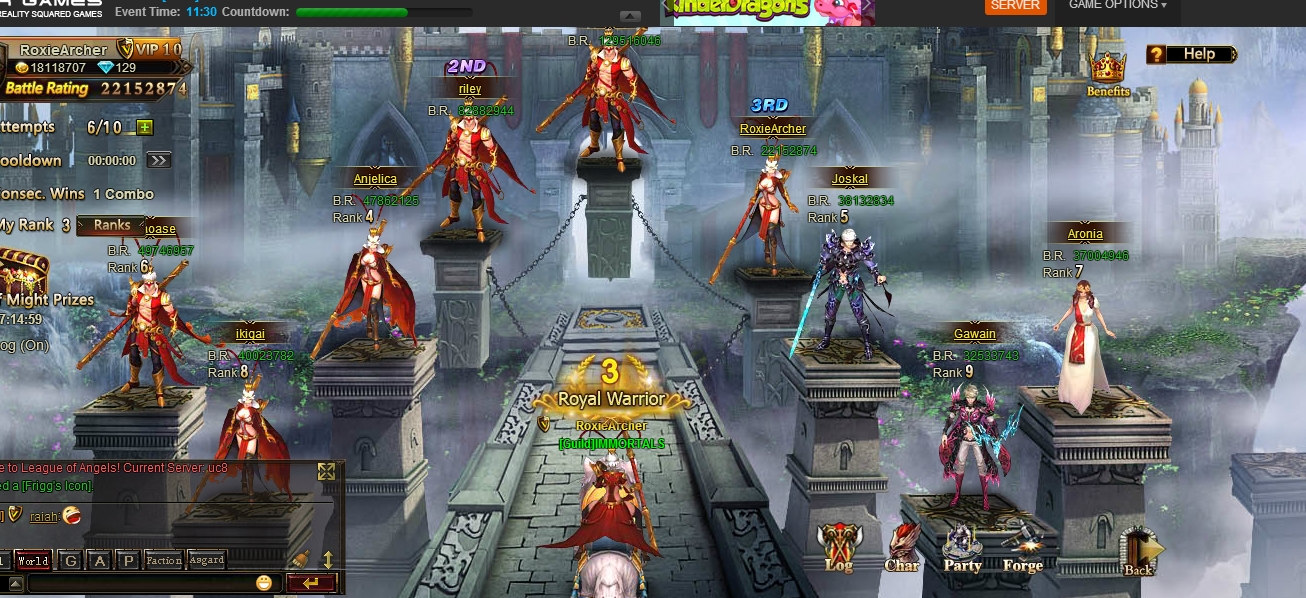1306x598 pixels.
Task: Add more arena attempts with the plus button
Action: click(145, 127)
